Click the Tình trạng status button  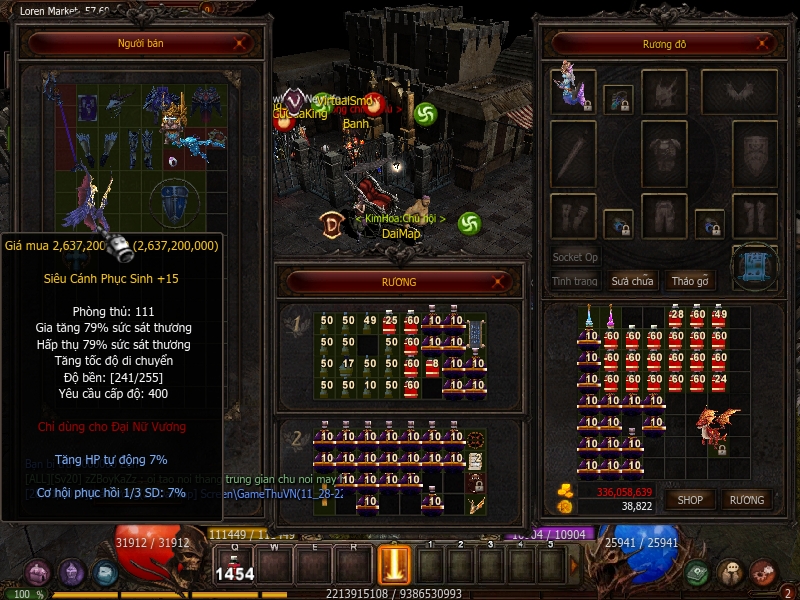tap(574, 281)
